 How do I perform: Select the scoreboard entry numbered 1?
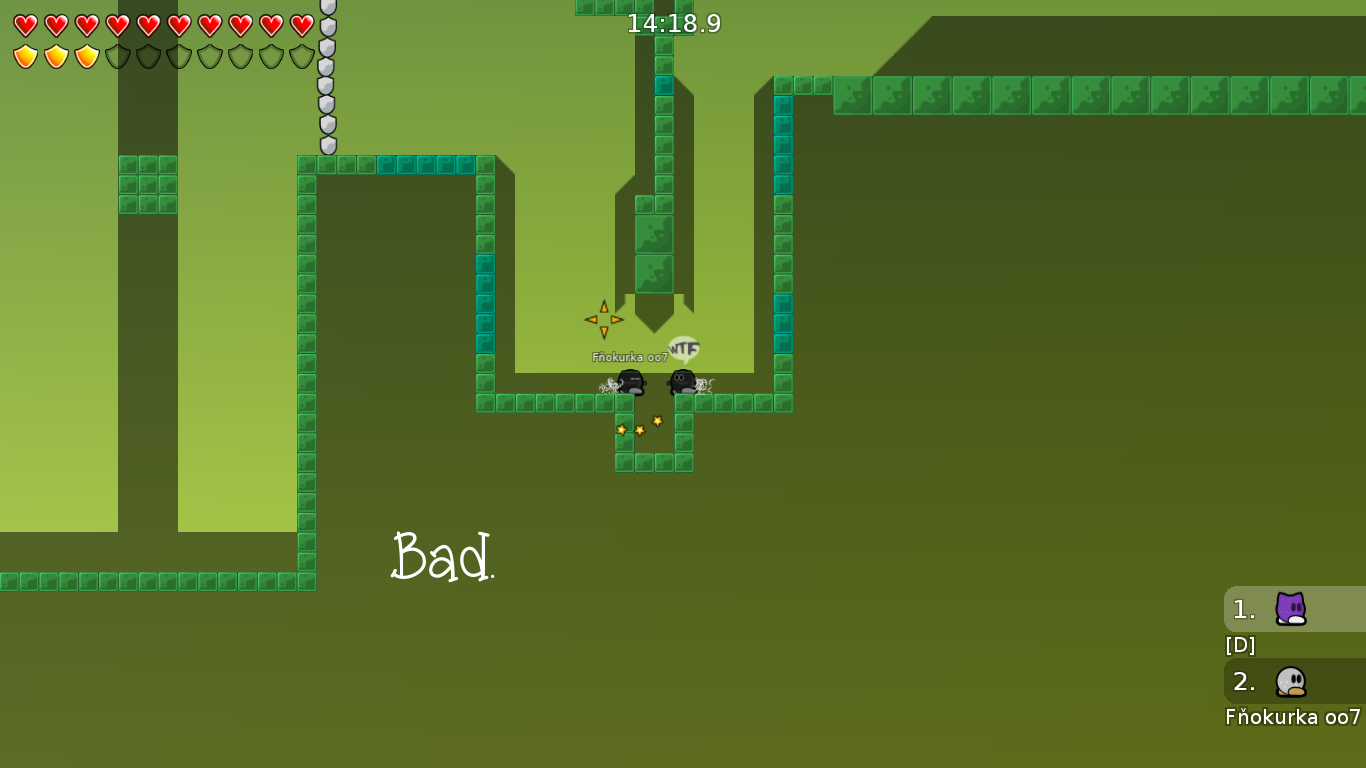pyautogui.click(x=1241, y=609)
